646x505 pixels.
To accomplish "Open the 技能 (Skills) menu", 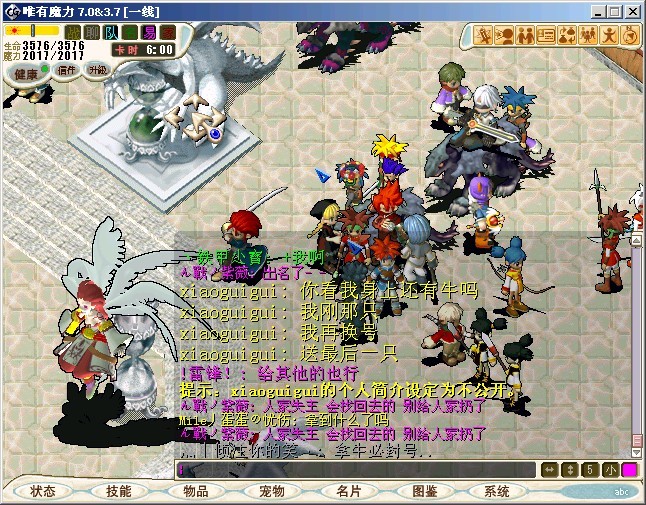I will tap(118, 492).
